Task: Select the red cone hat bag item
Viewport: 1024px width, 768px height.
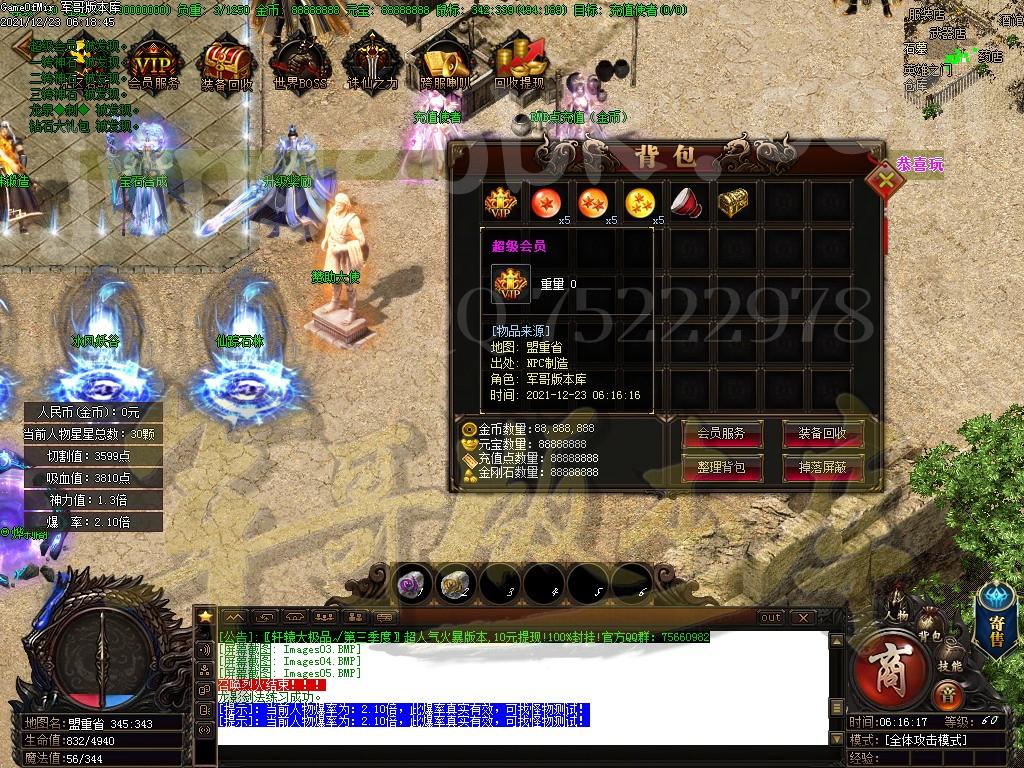Action: [686, 203]
